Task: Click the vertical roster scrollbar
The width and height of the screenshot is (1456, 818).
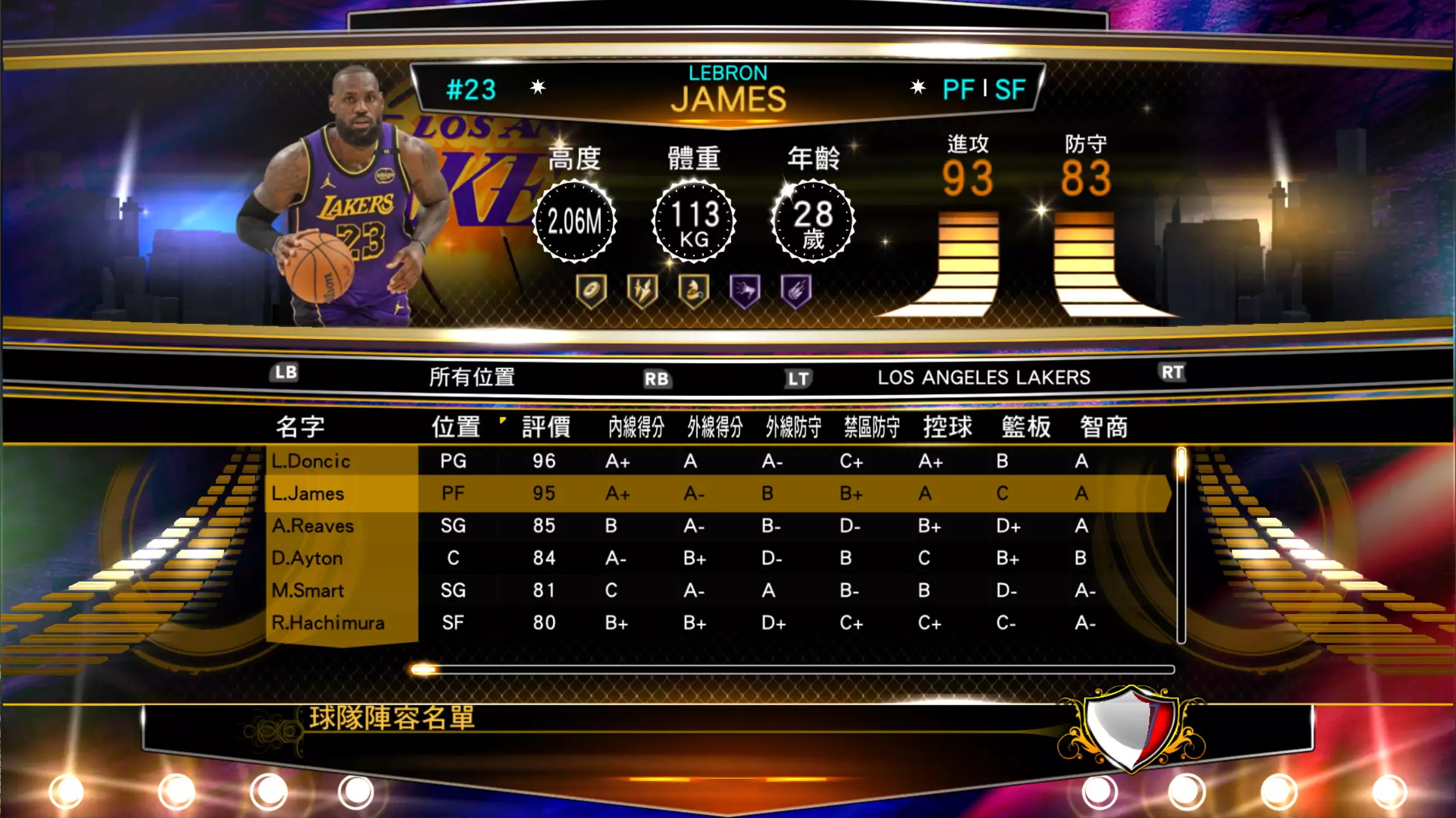Action: [x=1181, y=546]
